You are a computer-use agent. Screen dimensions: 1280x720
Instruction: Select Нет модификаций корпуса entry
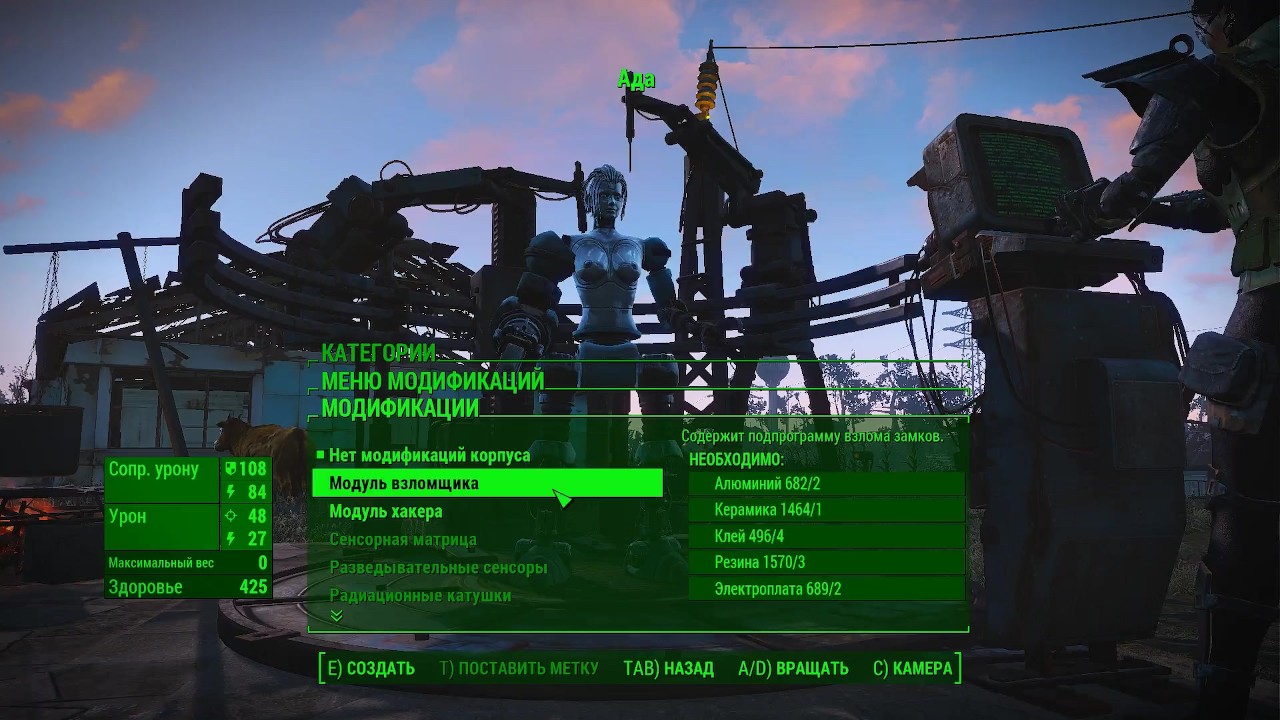[x=429, y=455]
